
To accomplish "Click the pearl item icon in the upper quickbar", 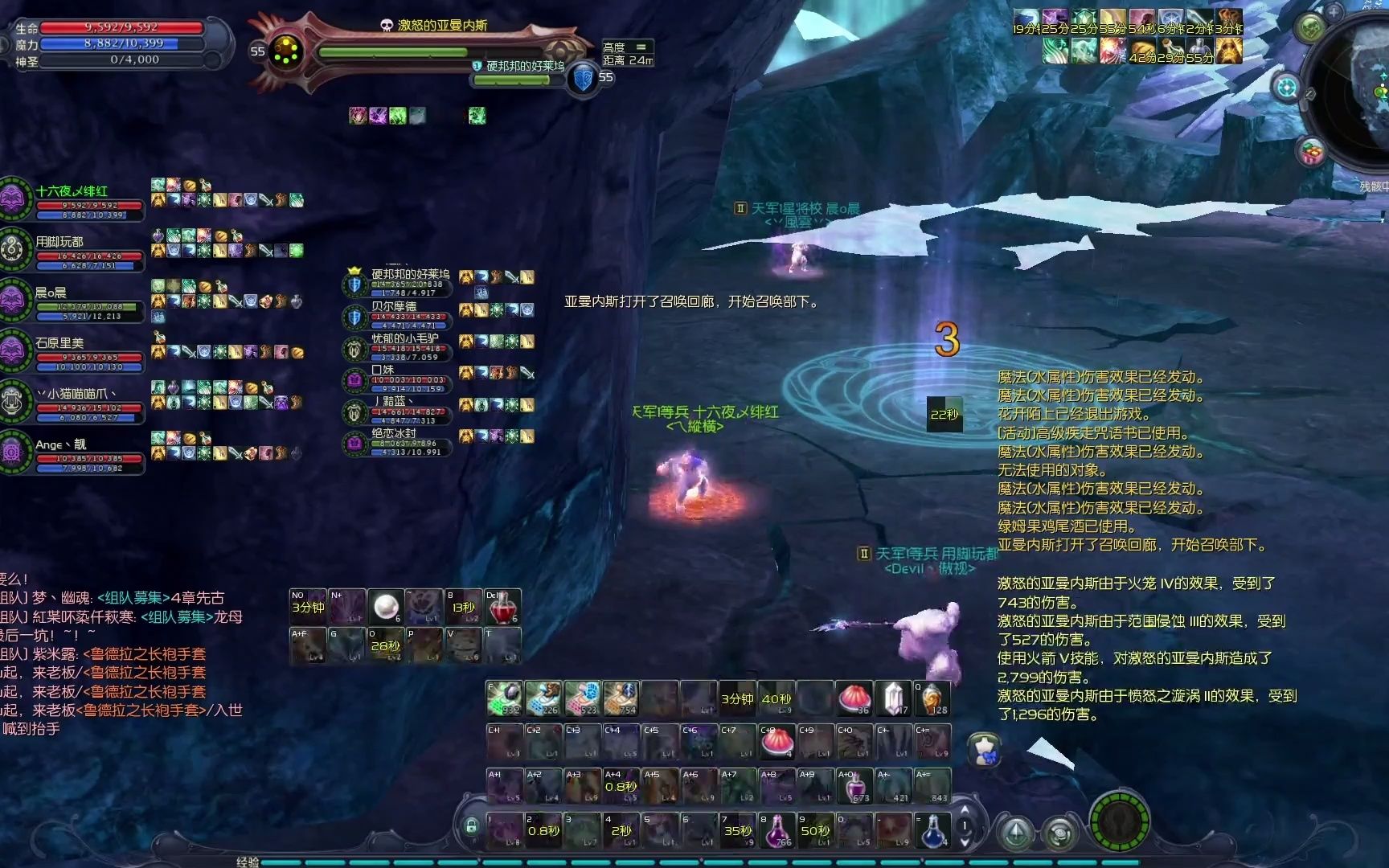I will tap(386, 606).
